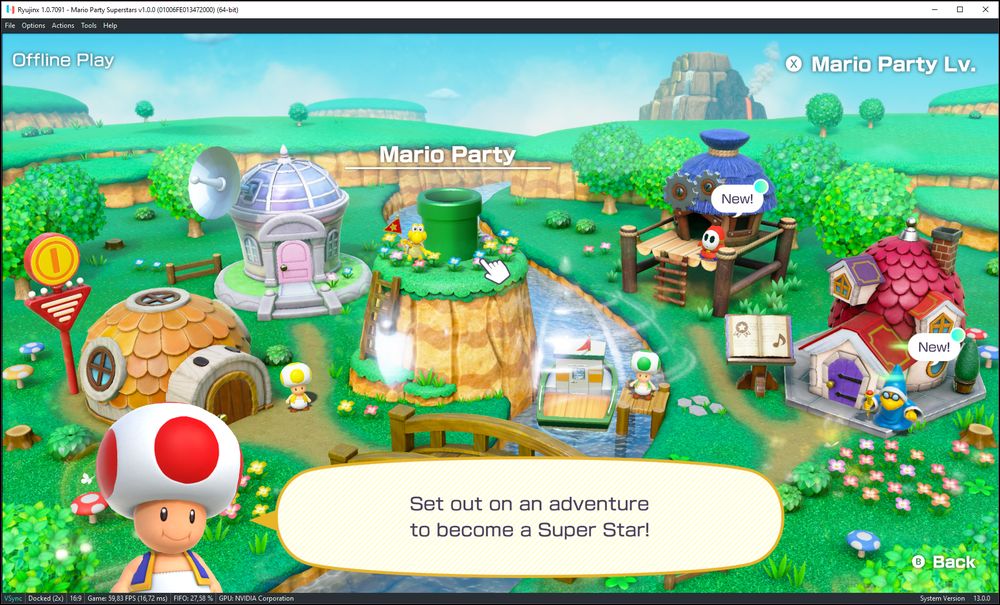The width and height of the screenshot is (1000, 605).
Task: Select the open music book stand
Action: (x=757, y=339)
